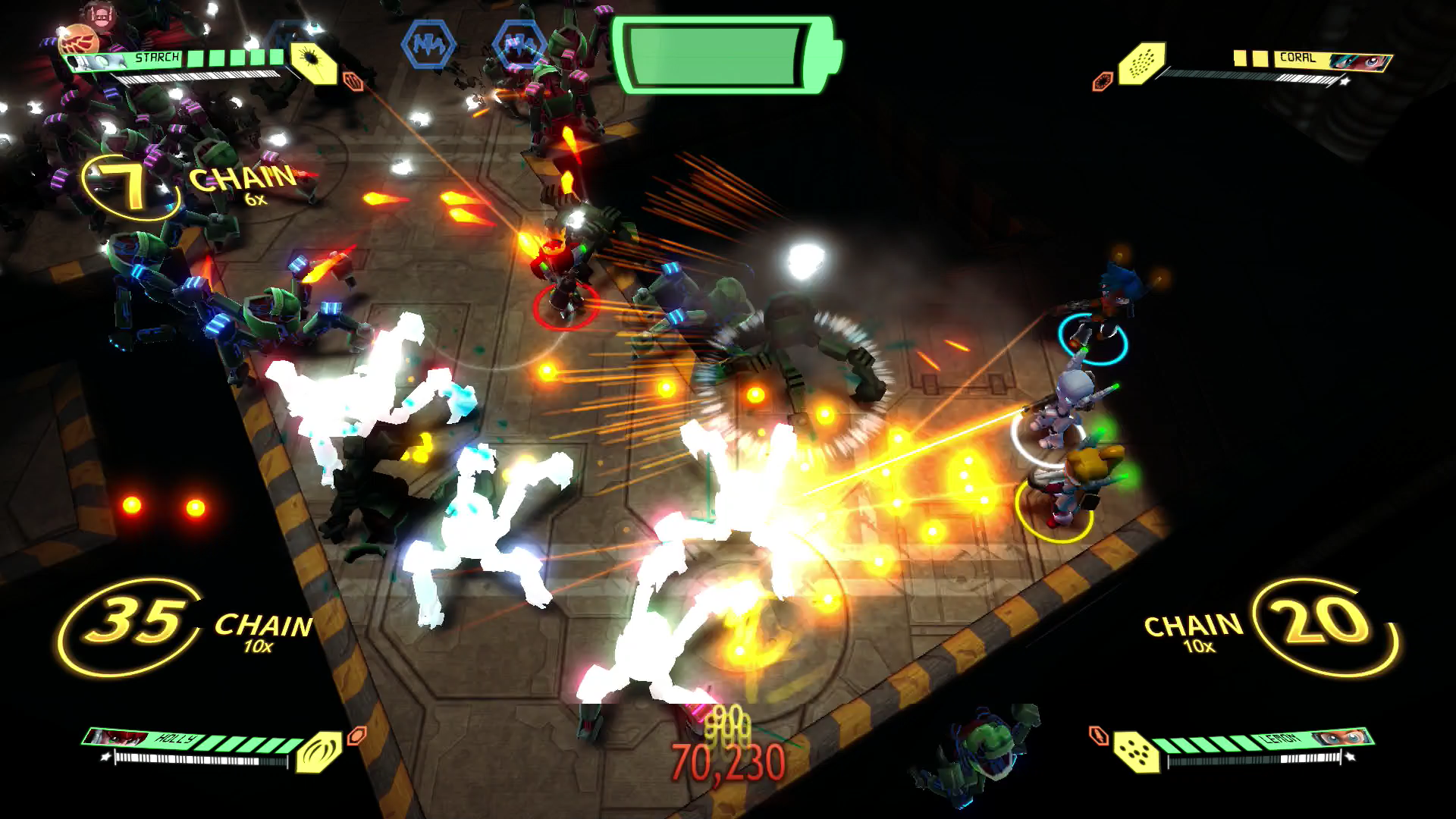Select Holly's yellow primary weapon icon

click(x=319, y=751)
